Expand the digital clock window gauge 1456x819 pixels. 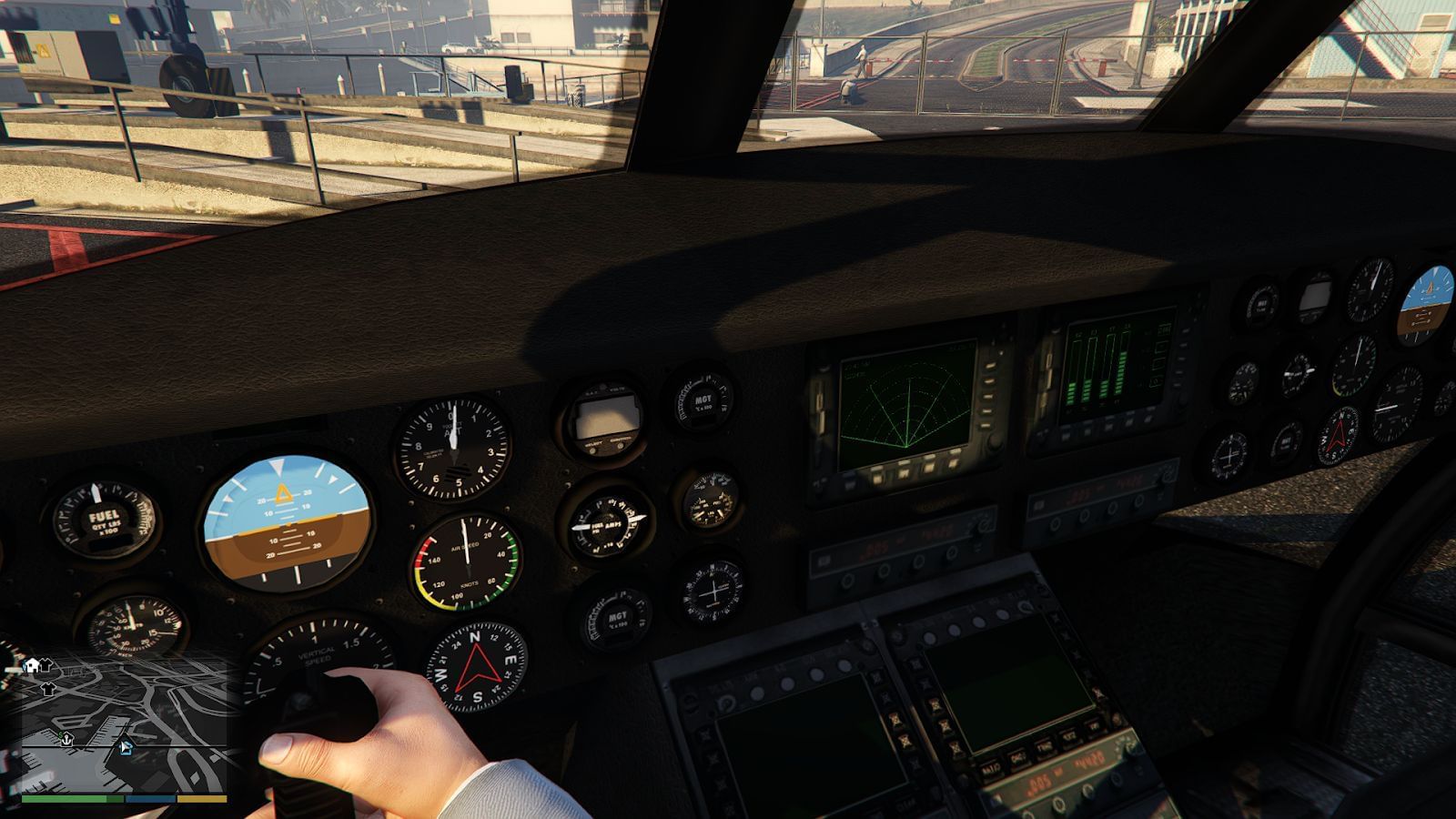point(605,419)
